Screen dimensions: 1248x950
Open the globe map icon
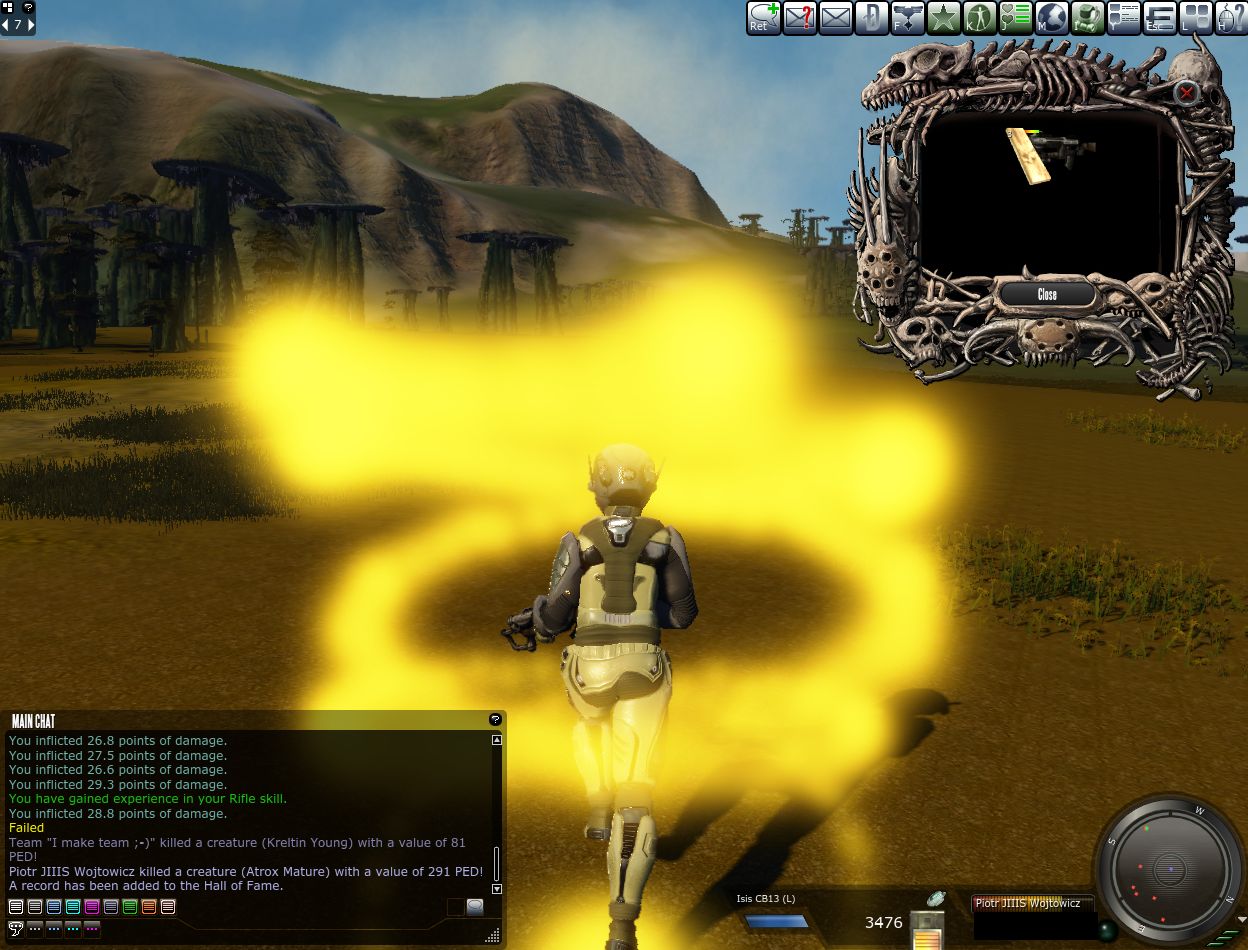pos(1052,17)
